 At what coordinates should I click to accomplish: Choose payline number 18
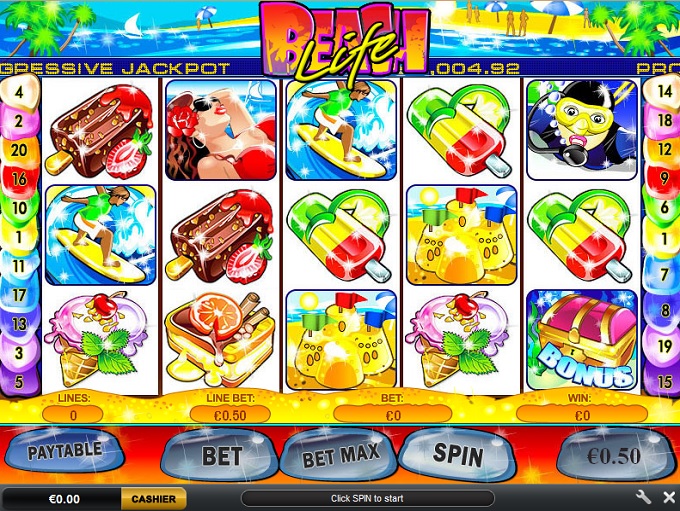662,120
